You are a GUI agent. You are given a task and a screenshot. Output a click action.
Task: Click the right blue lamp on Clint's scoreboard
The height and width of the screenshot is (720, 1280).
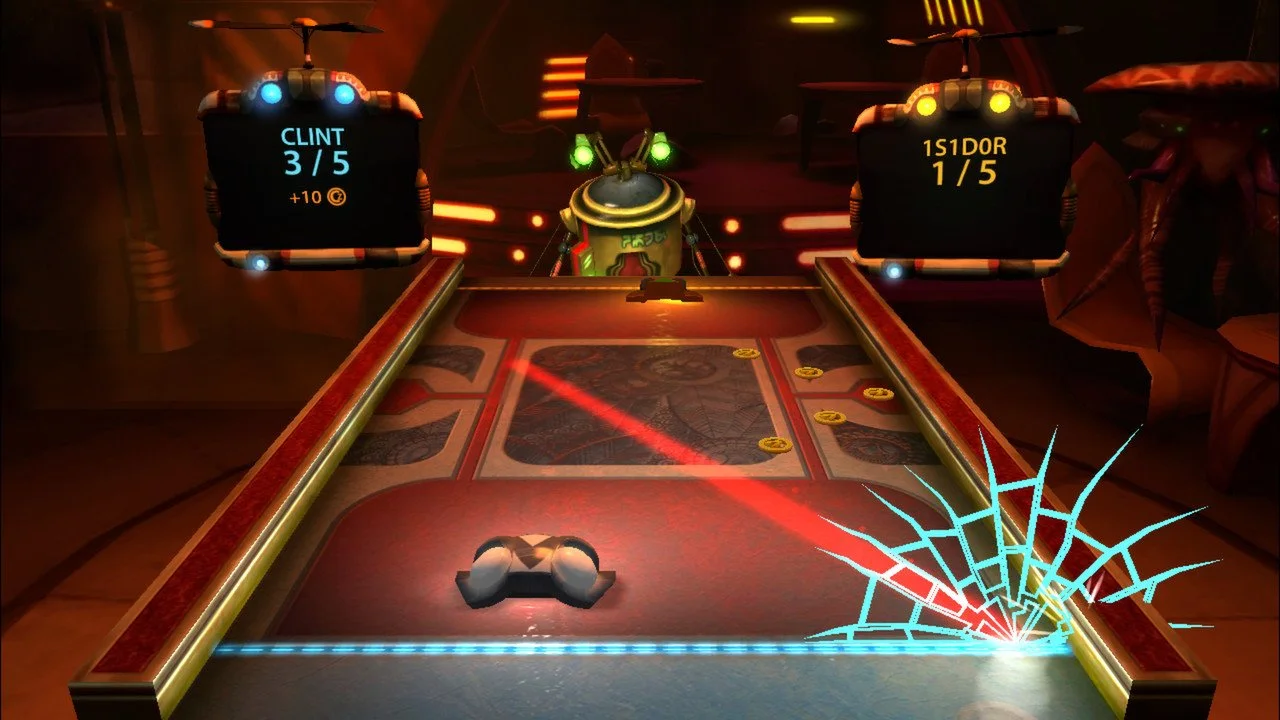point(342,93)
